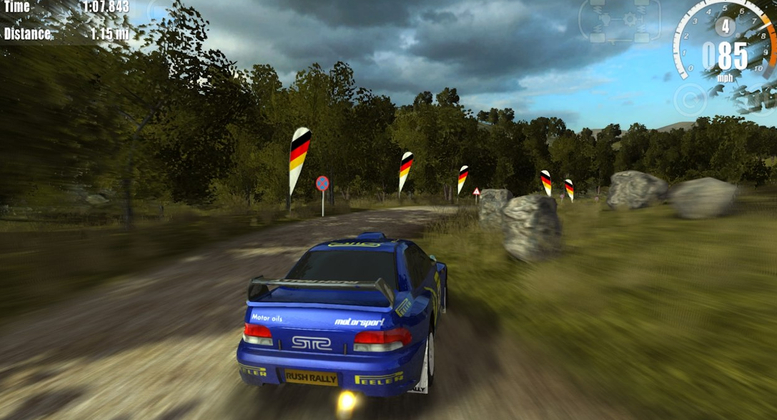Tap the circular button beneath the speedometer

[689, 98]
